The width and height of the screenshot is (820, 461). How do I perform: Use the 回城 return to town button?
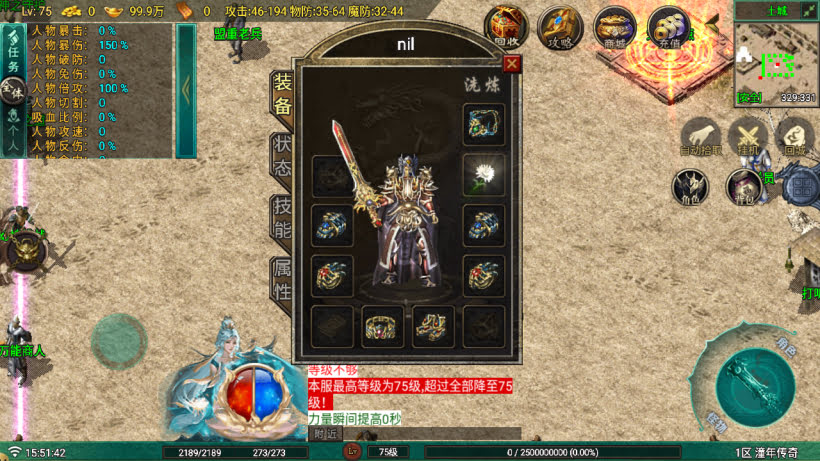(795, 137)
